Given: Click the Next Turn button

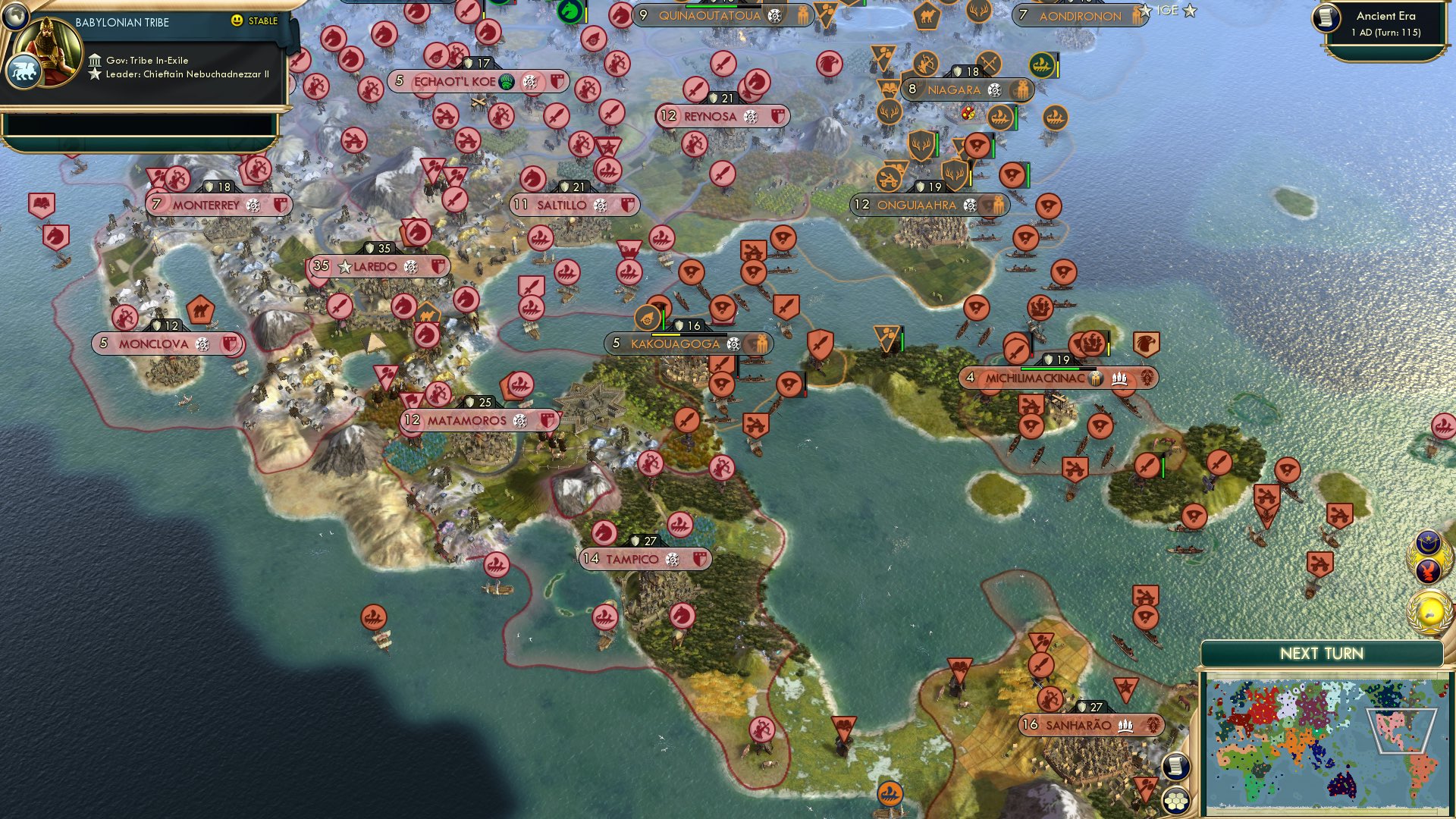Looking at the screenshot, I should (1322, 653).
